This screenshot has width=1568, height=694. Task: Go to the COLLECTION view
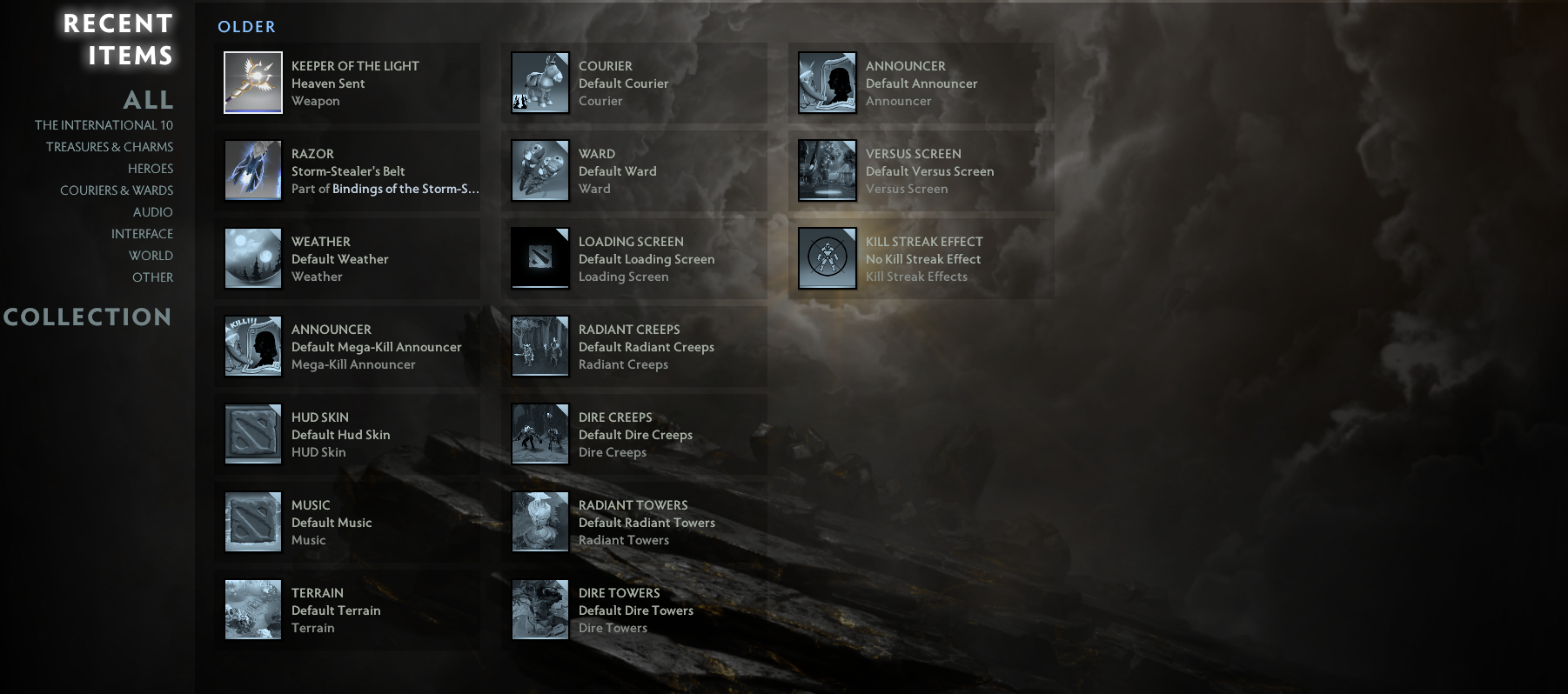click(x=89, y=317)
